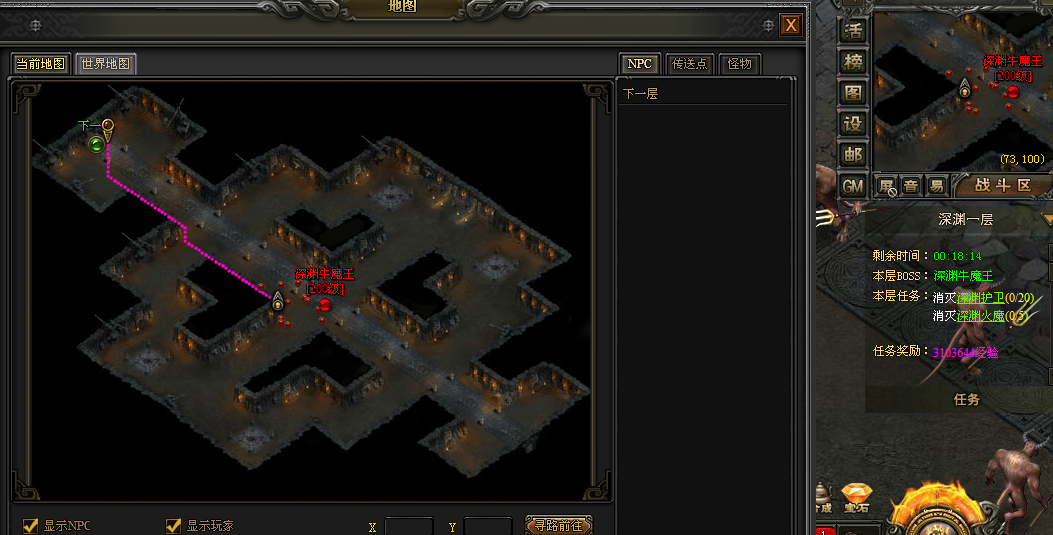Open the 宝石 gem icon
This screenshot has width=1053, height=535.
point(856,497)
